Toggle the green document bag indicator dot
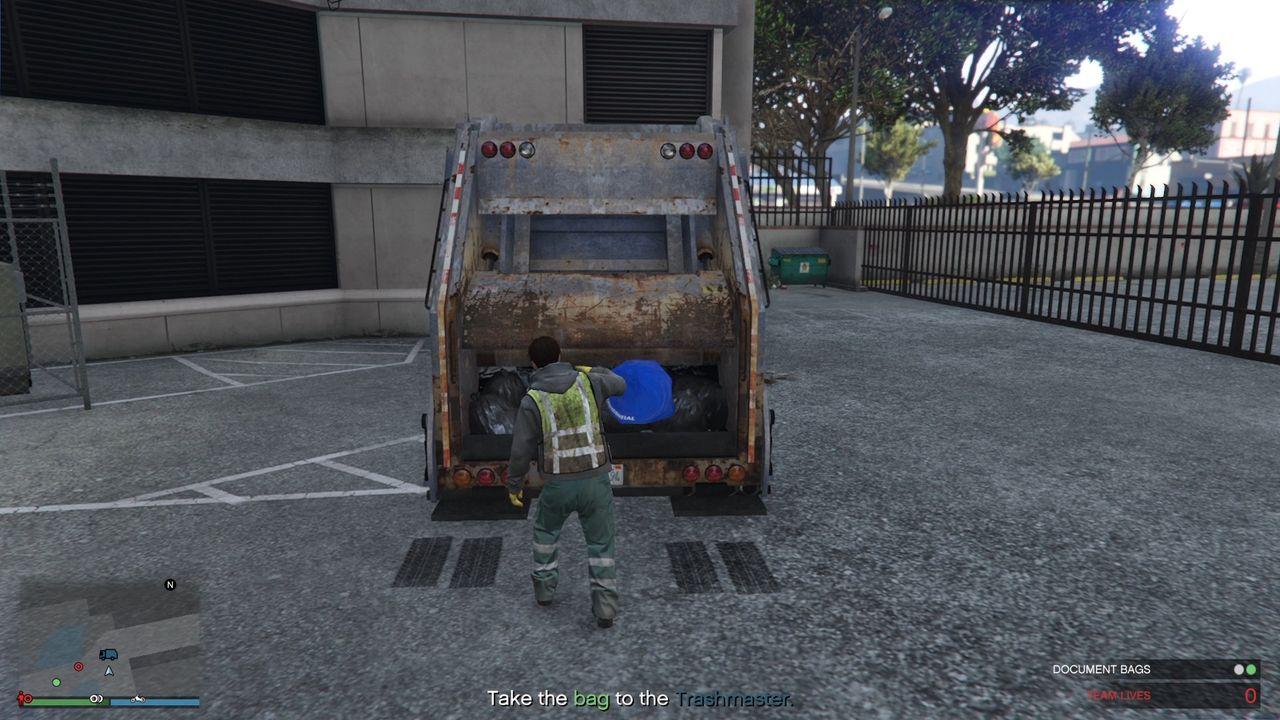 point(1251,669)
